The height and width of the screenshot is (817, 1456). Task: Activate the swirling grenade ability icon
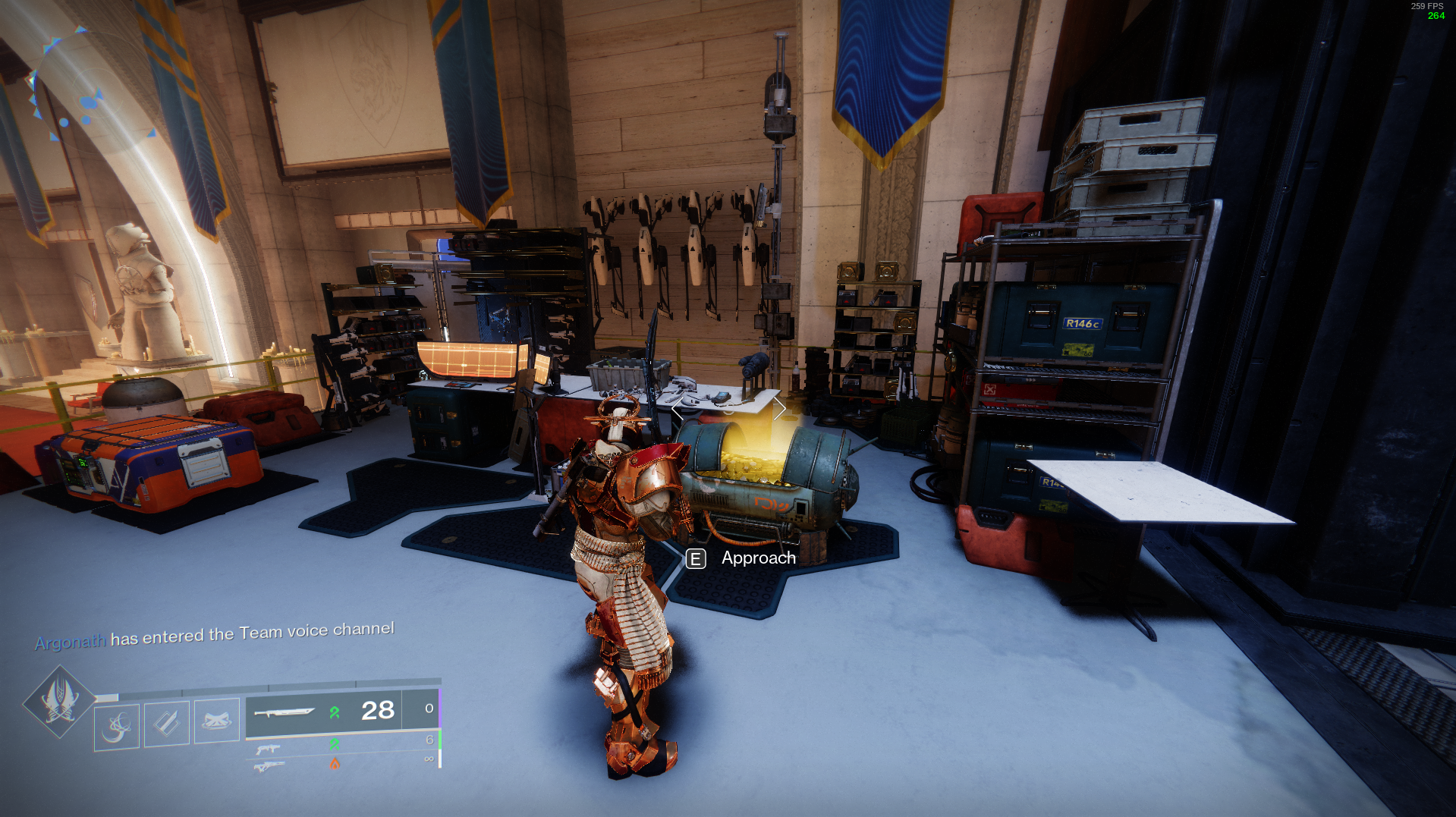coord(117,727)
